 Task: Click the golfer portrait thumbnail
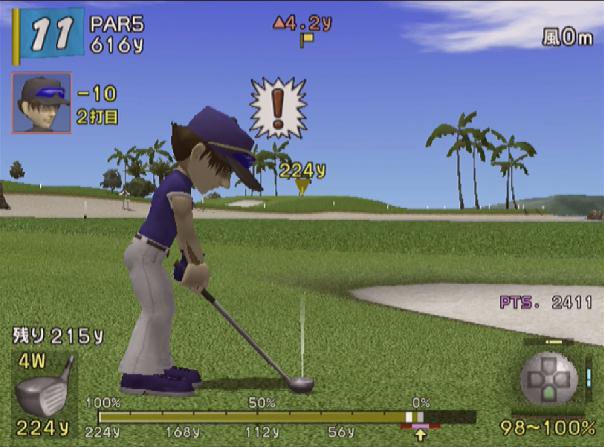coord(40,102)
